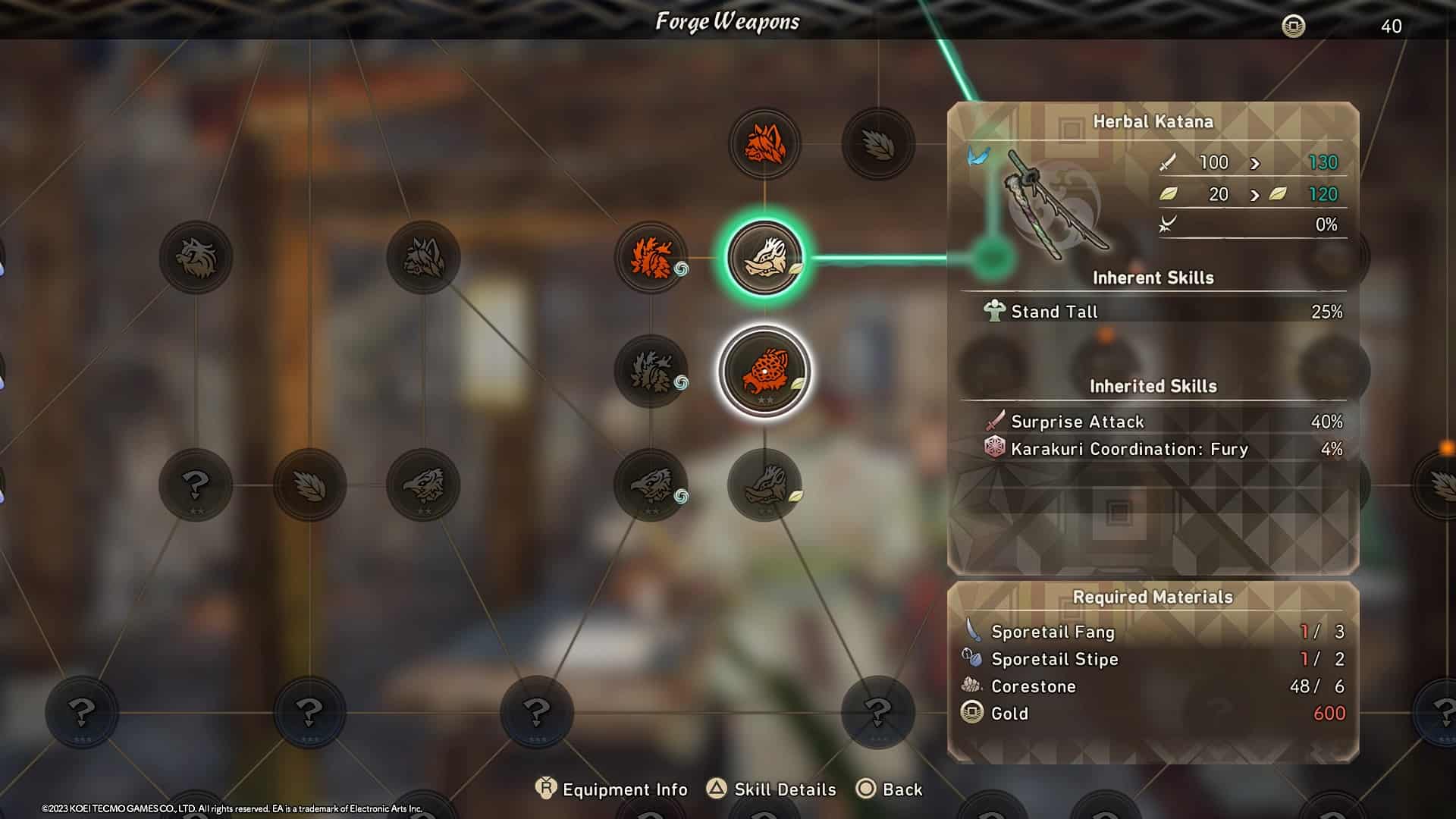1456x819 pixels.
Task: Choose the Karakuri Coordination: Fury skill row
Action: click(1153, 449)
